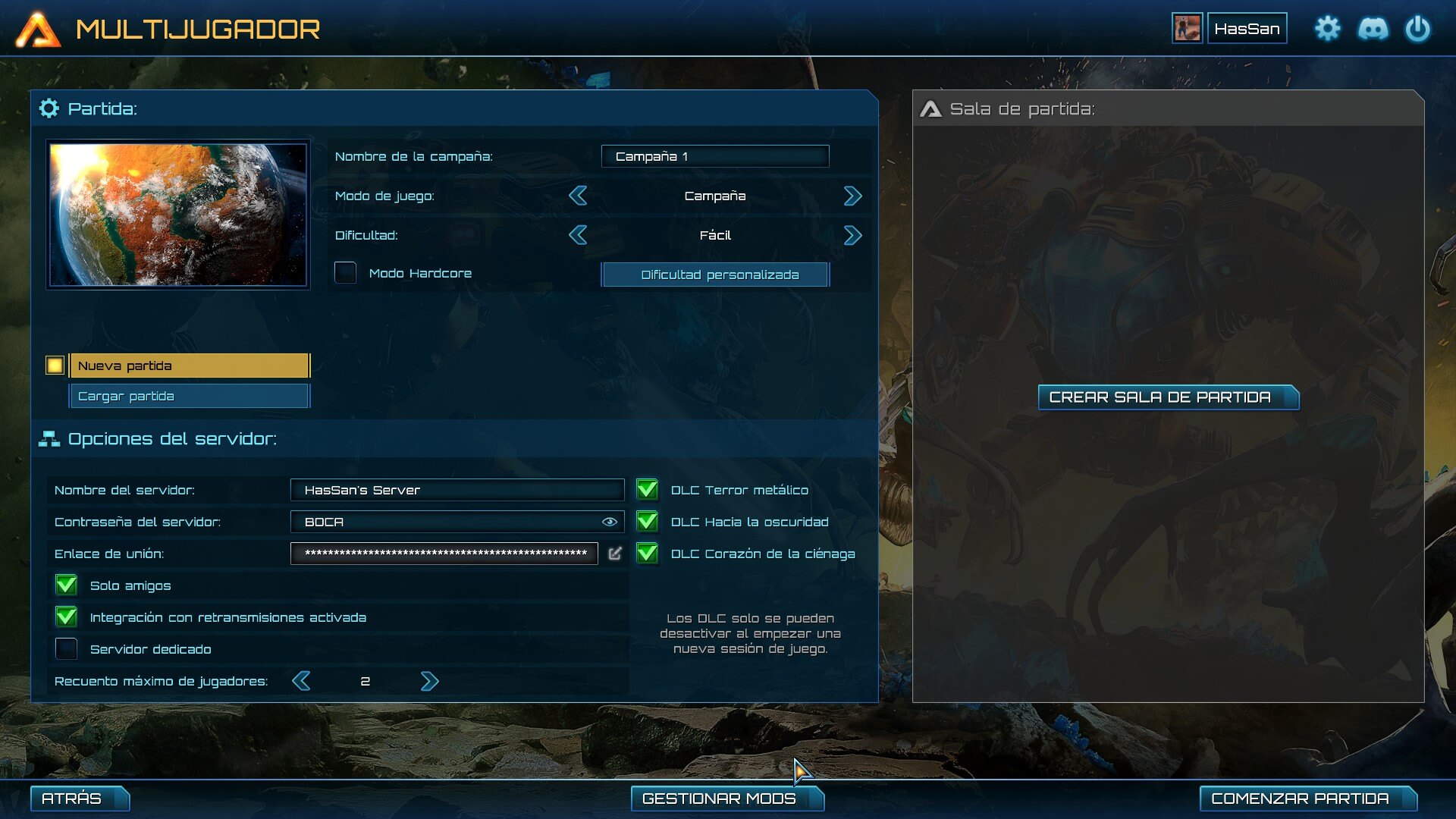
Task: Click the game logo in the top-left corner
Action: coord(39,29)
